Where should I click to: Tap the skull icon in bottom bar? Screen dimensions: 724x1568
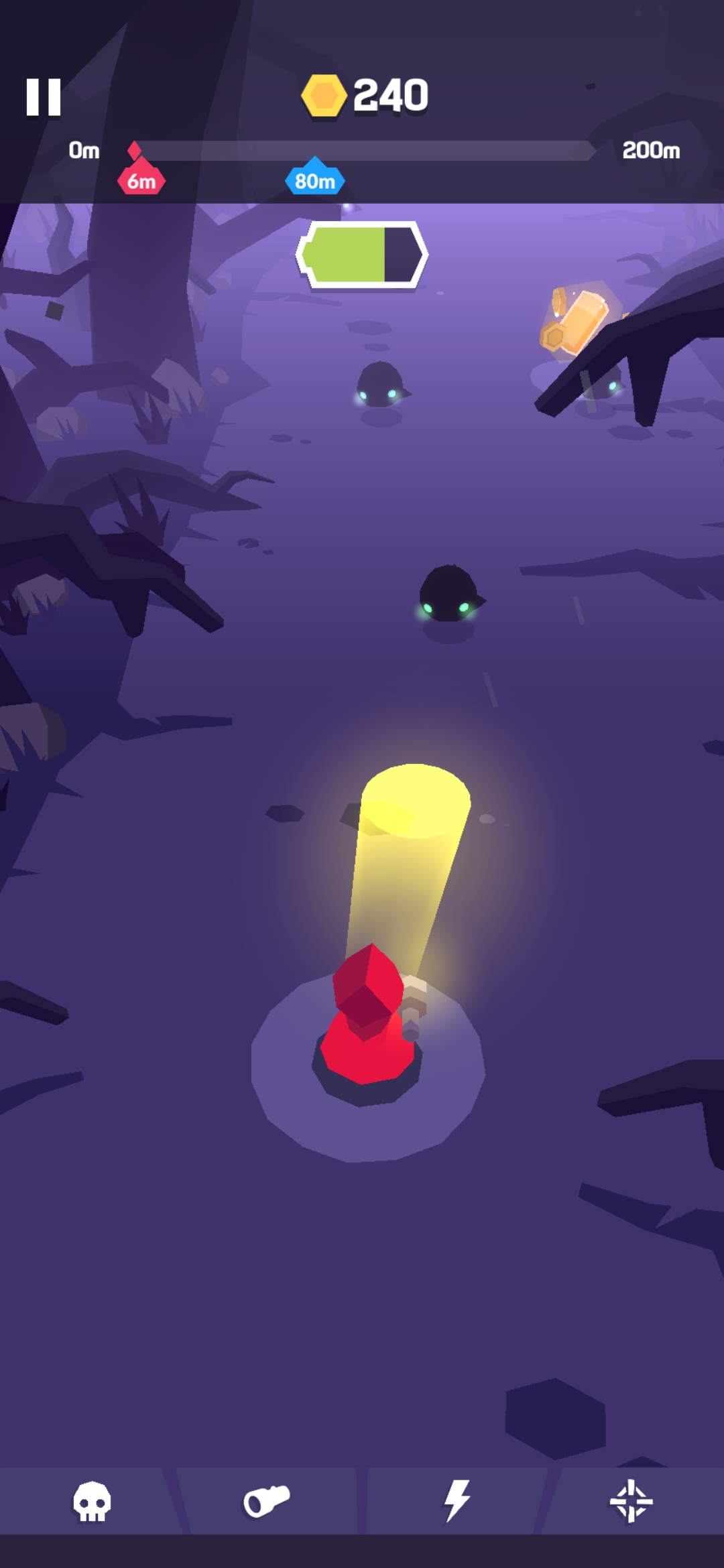coord(92,1501)
